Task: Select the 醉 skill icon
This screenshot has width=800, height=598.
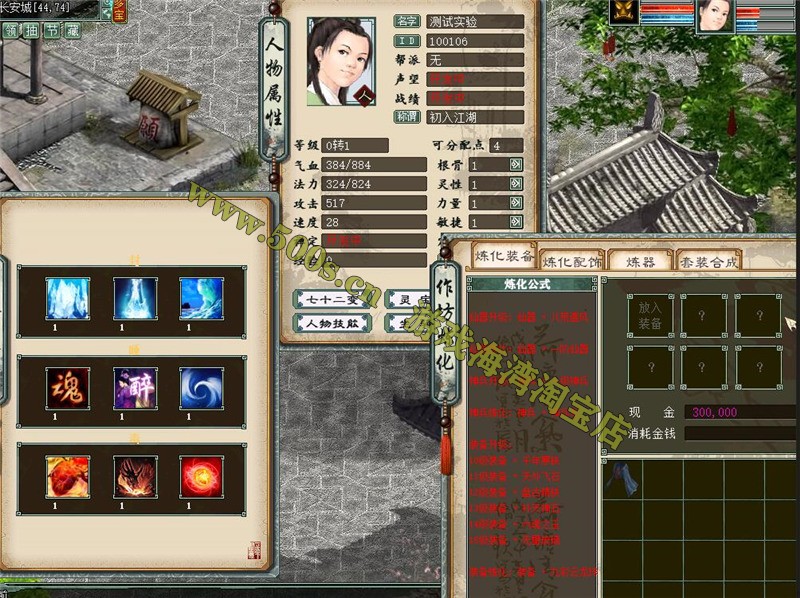Action: (134, 387)
